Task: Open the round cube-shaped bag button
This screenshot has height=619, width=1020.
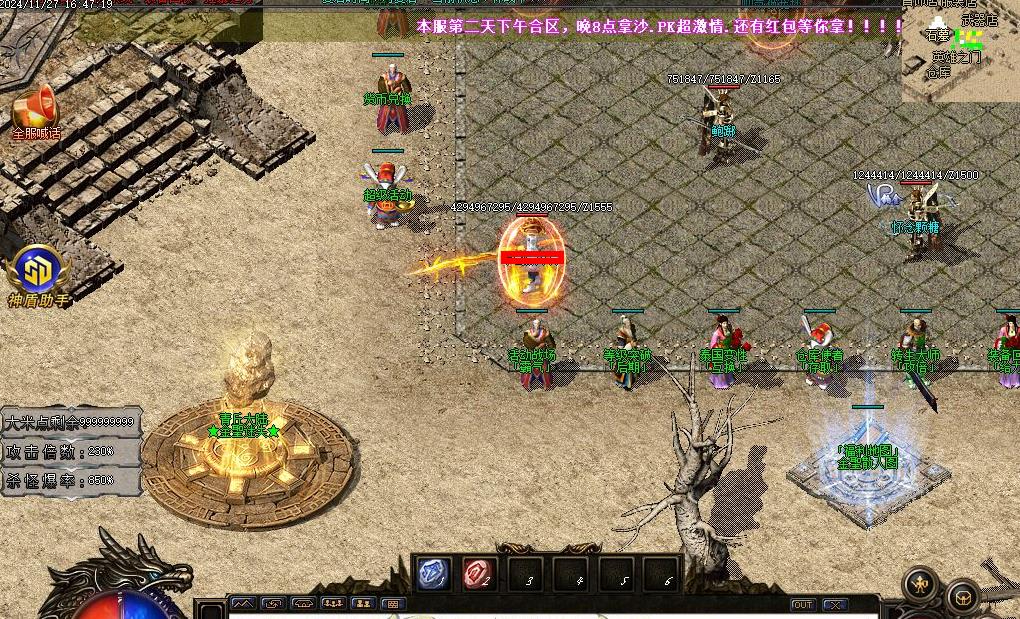Action: coord(963,596)
